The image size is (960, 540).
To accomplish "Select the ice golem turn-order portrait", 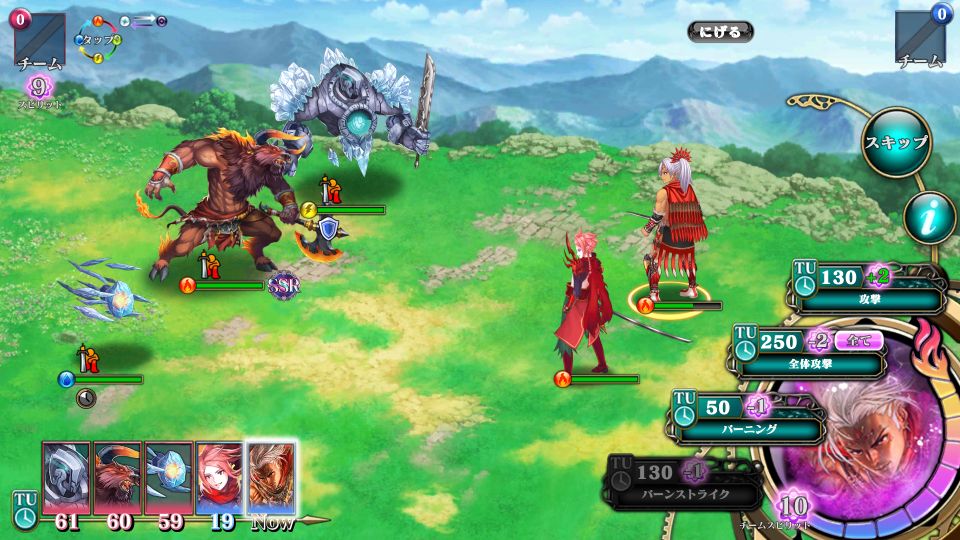I will coord(67,477).
